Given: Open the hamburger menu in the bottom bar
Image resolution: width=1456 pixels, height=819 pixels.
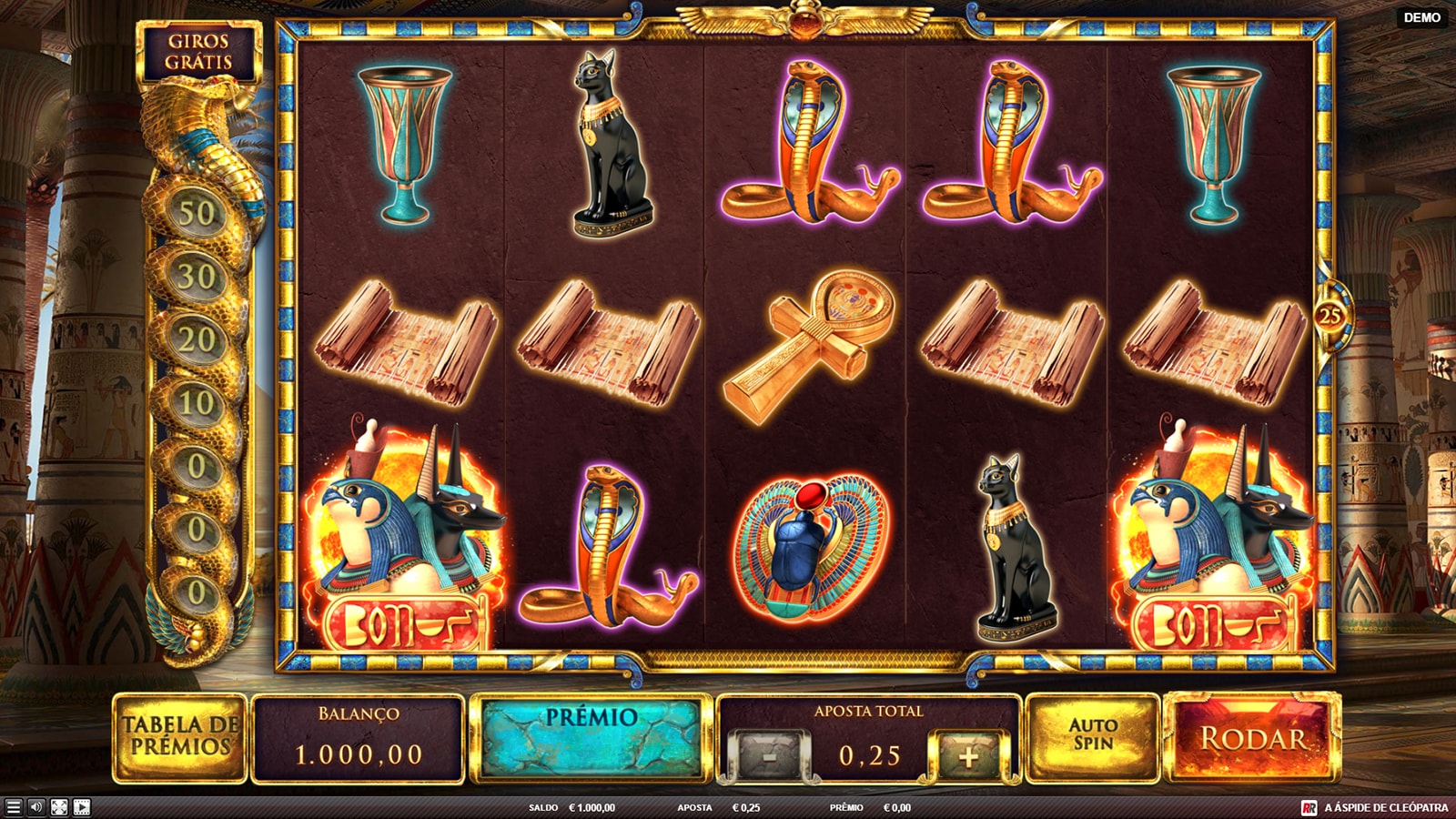Looking at the screenshot, I should click(x=13, y=807).
